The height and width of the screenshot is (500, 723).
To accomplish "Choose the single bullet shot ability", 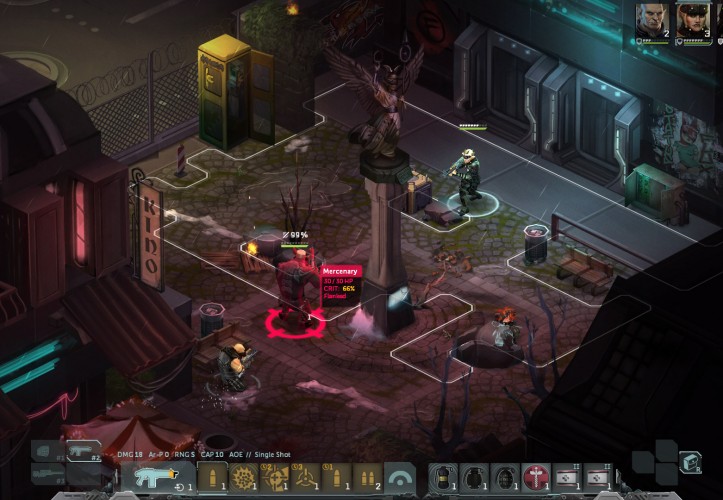I will (x=212, y=477).
